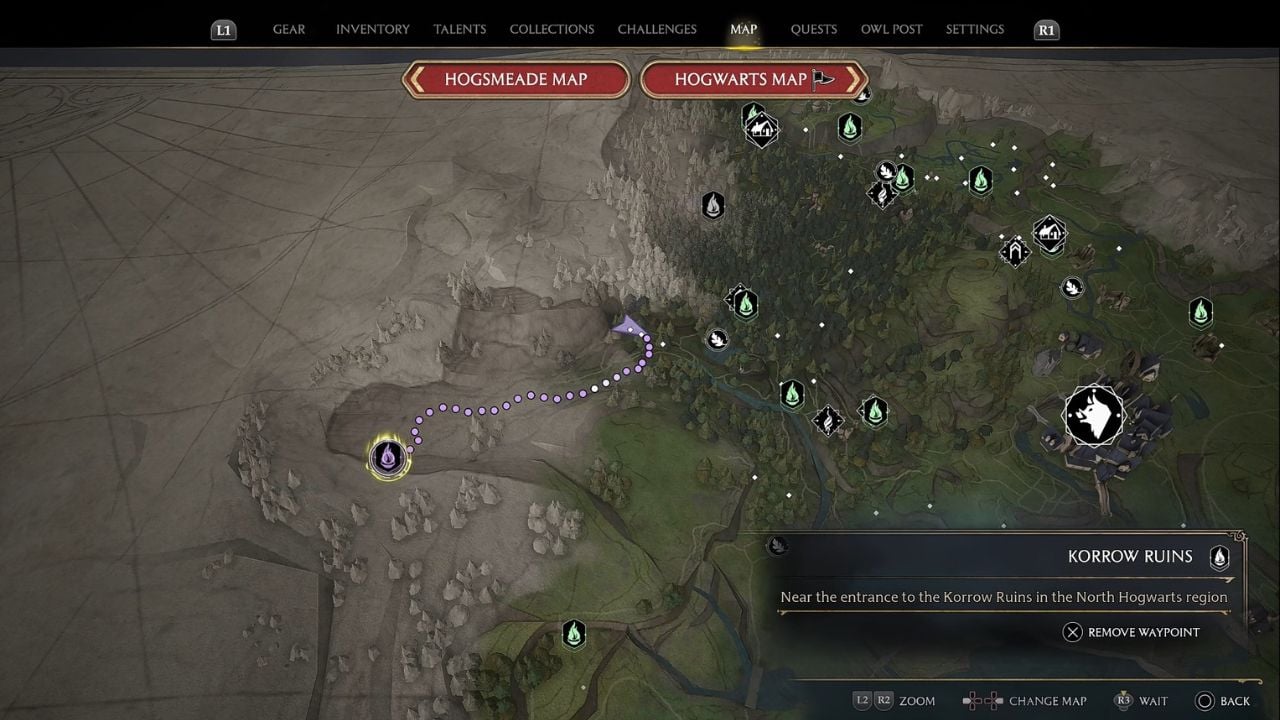Click the cave entrance icon on the info panel's left

(777, 546)
